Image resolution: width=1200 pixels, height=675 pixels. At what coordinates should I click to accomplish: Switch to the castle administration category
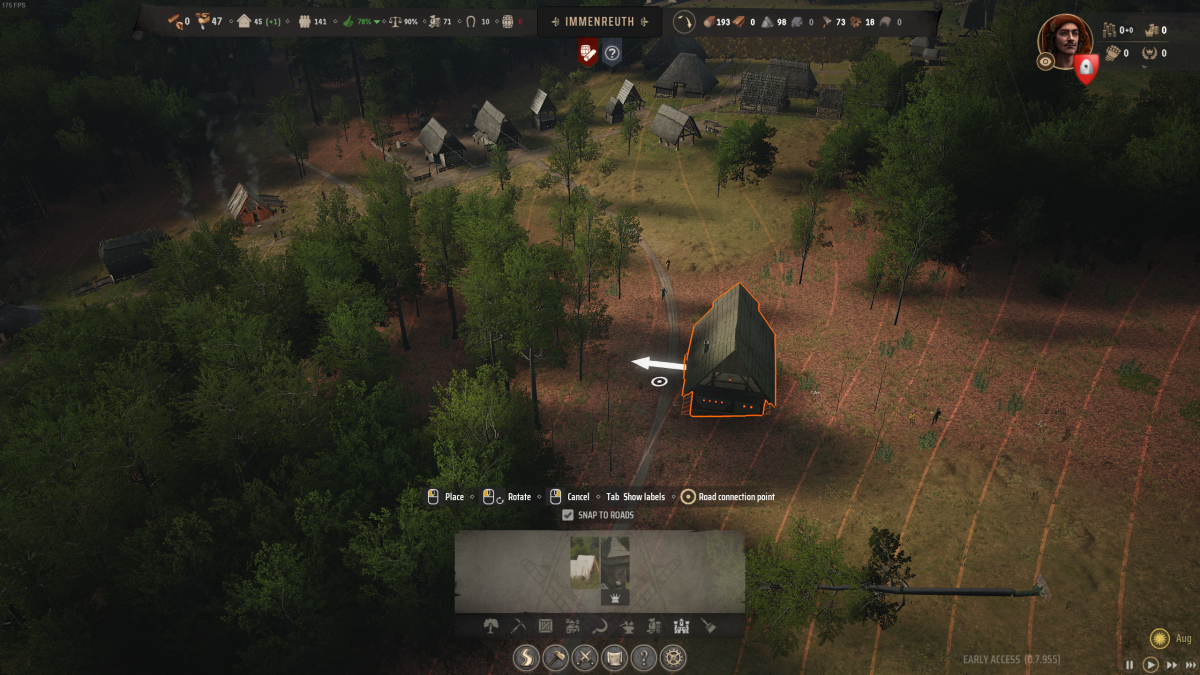click(682, 626)
